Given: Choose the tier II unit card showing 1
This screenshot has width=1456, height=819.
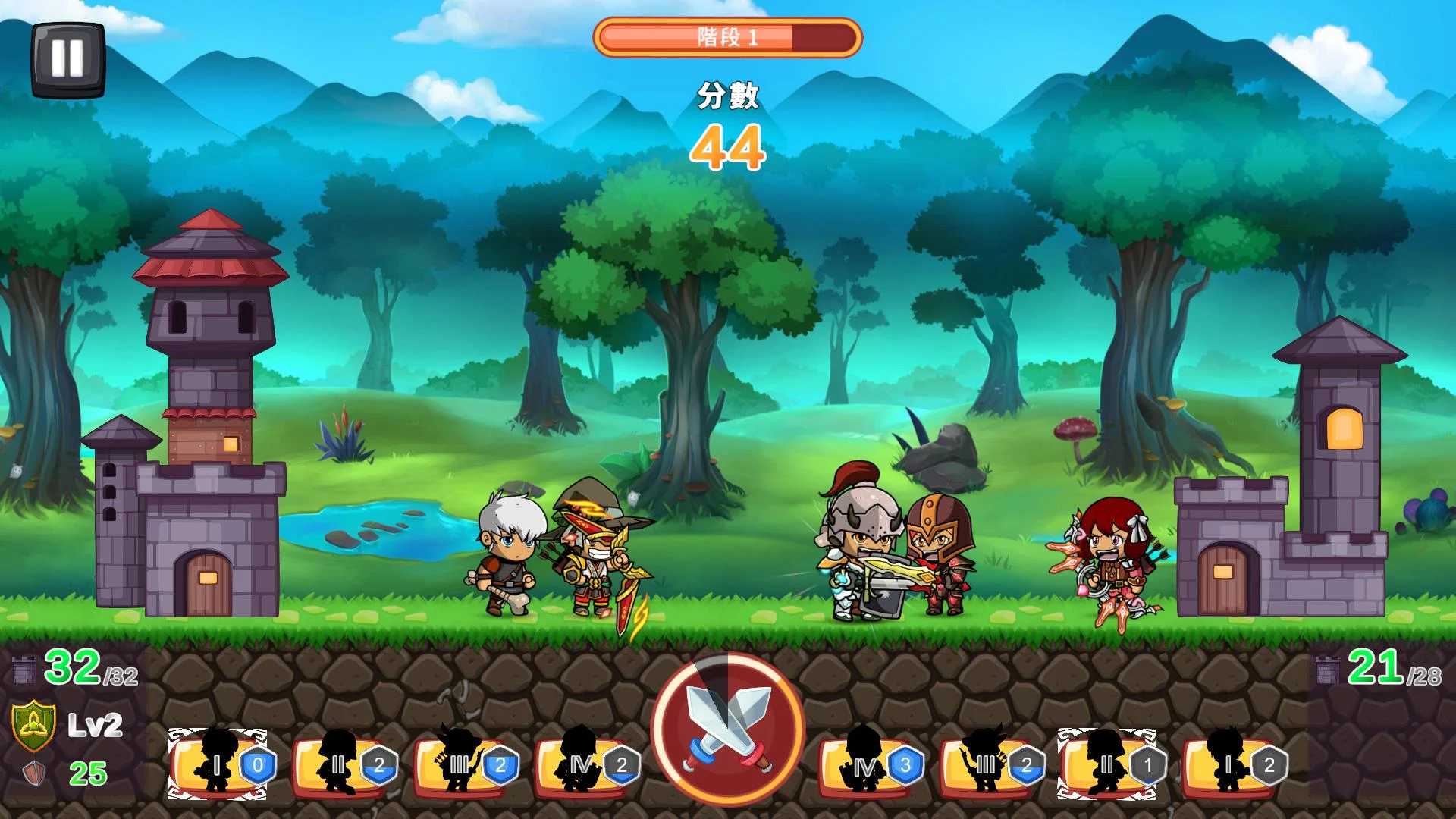Looking at the screenshot, I should [1109, 764].
